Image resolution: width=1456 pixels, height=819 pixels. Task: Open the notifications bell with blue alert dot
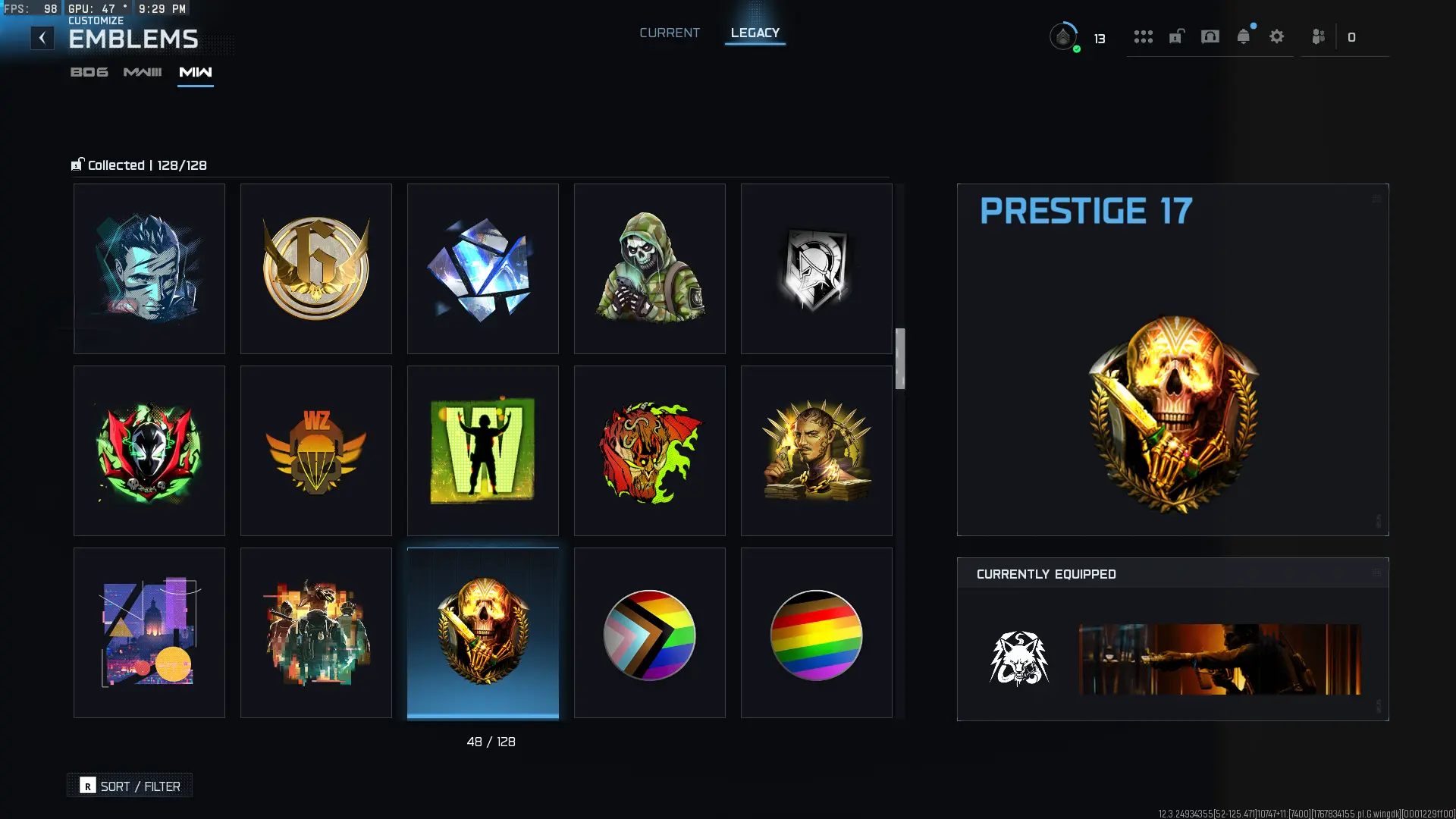[x=1243, y=36]
